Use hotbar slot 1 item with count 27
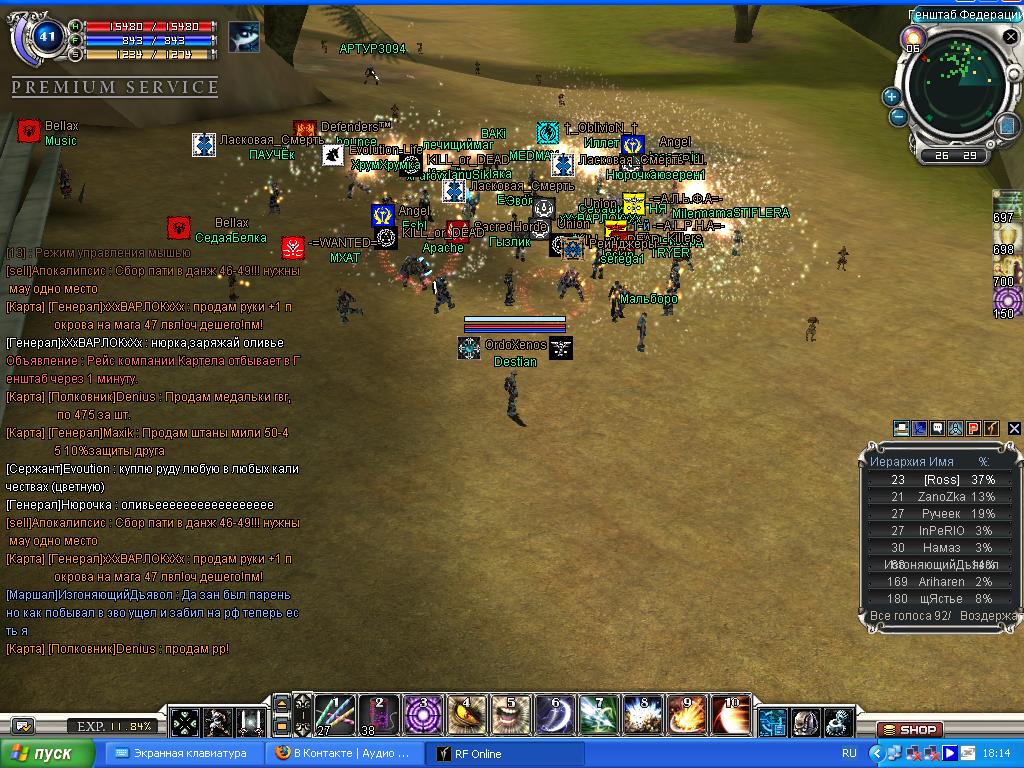Image resolution: width=1024 pixels, height=768 pixels. click(334, 715)
